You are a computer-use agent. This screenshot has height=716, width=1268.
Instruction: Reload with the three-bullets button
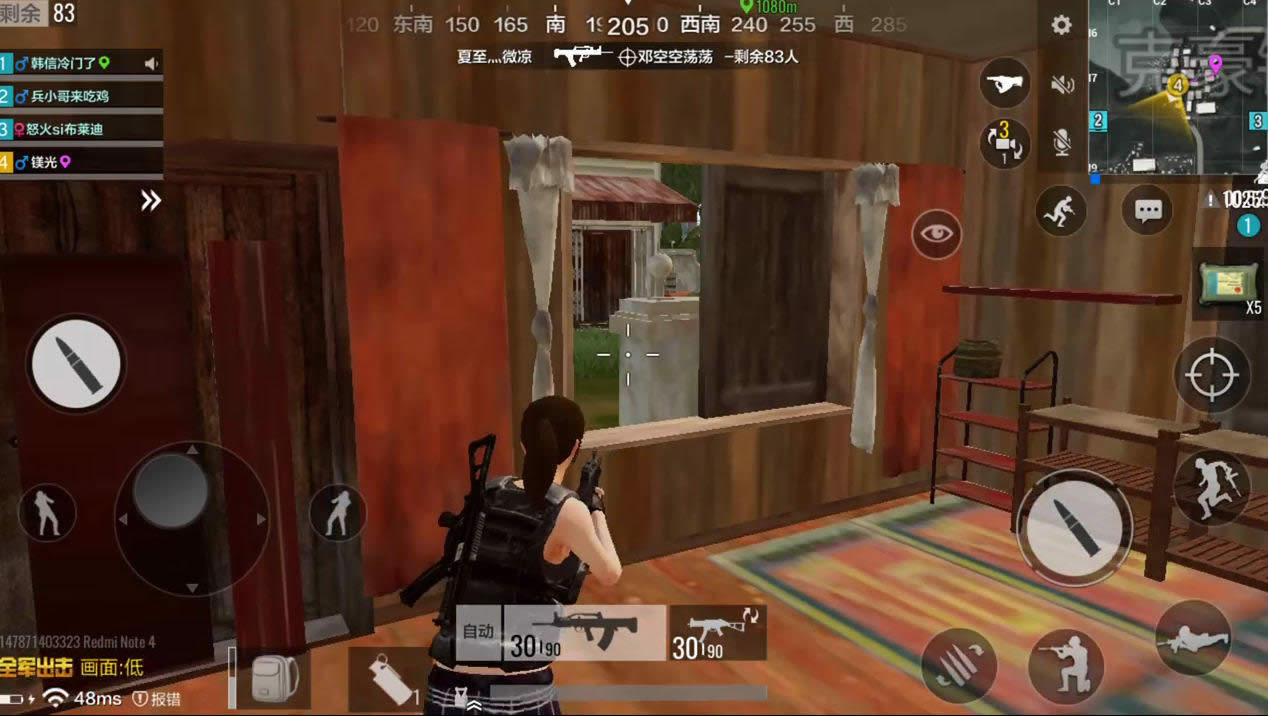(x=959, y=666)
